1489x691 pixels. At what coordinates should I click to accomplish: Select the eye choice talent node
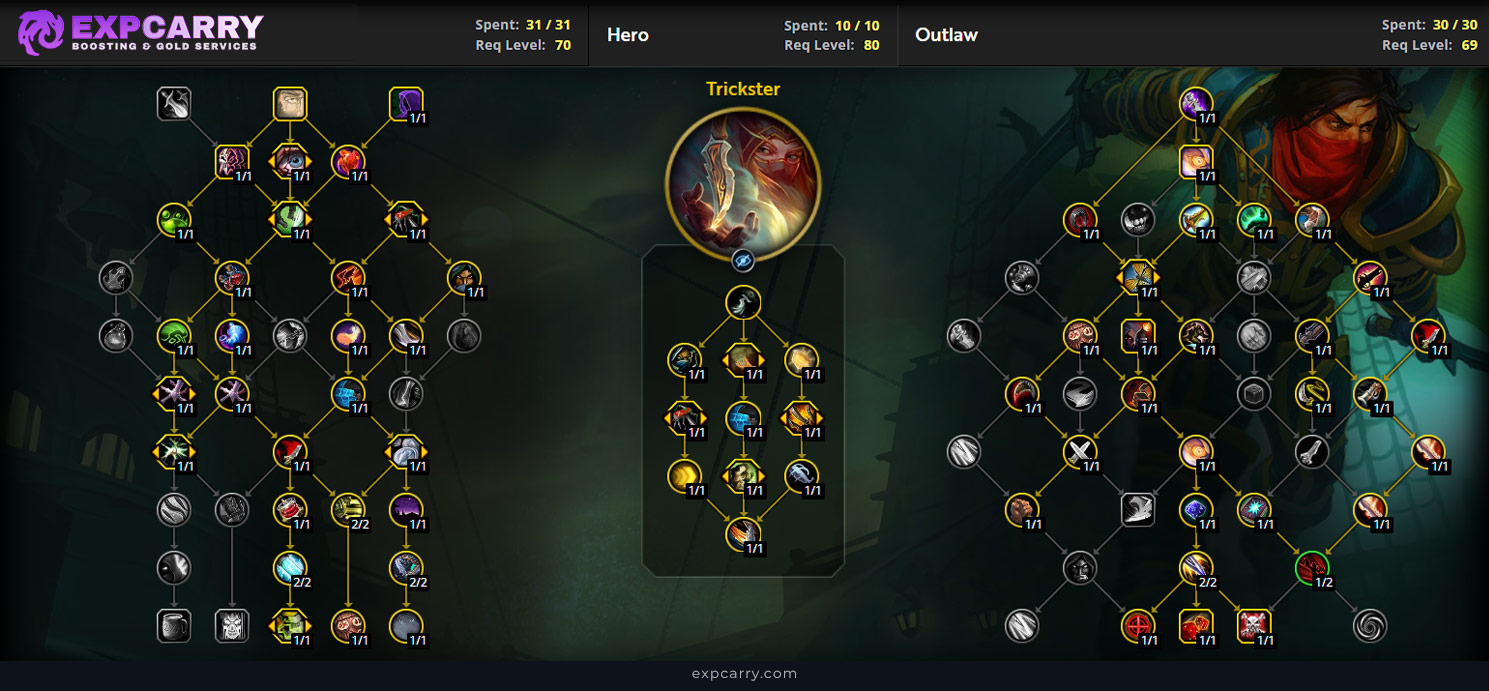290,161
